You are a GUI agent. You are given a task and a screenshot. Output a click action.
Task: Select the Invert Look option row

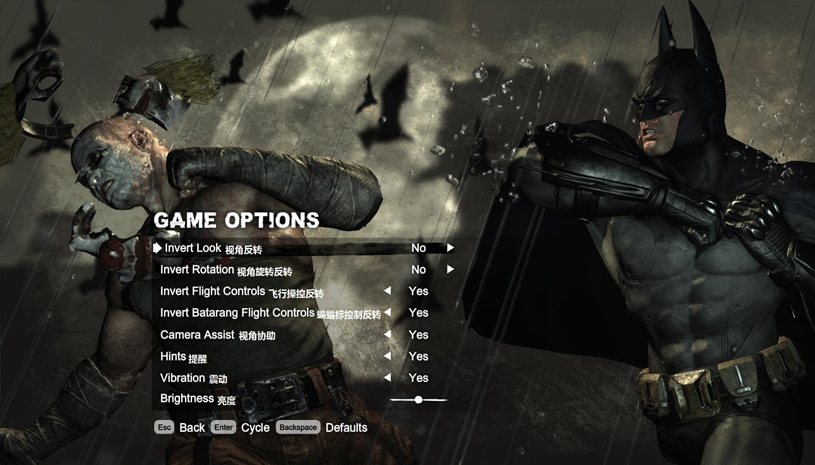[212, 248]
